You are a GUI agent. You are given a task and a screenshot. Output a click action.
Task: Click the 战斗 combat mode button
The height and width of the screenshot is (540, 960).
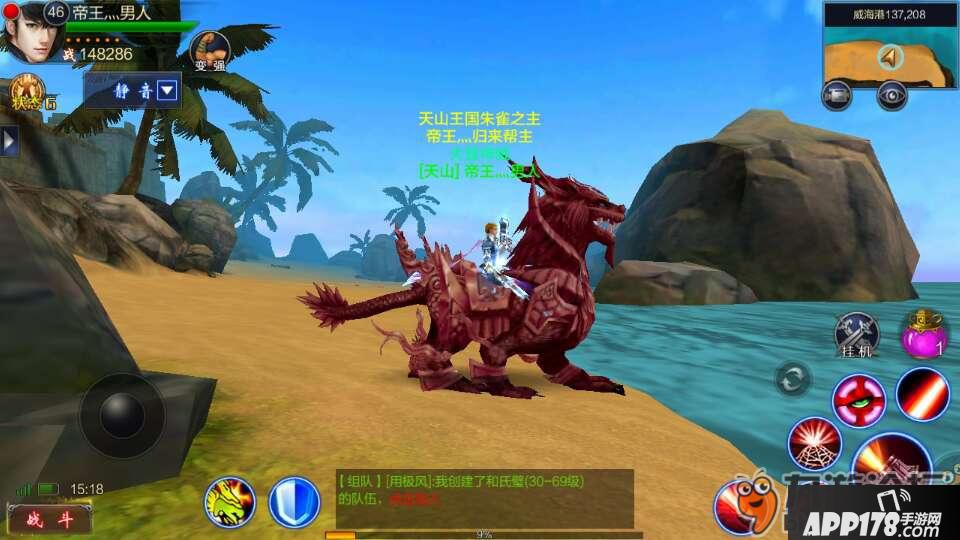(x=48, y=518)
